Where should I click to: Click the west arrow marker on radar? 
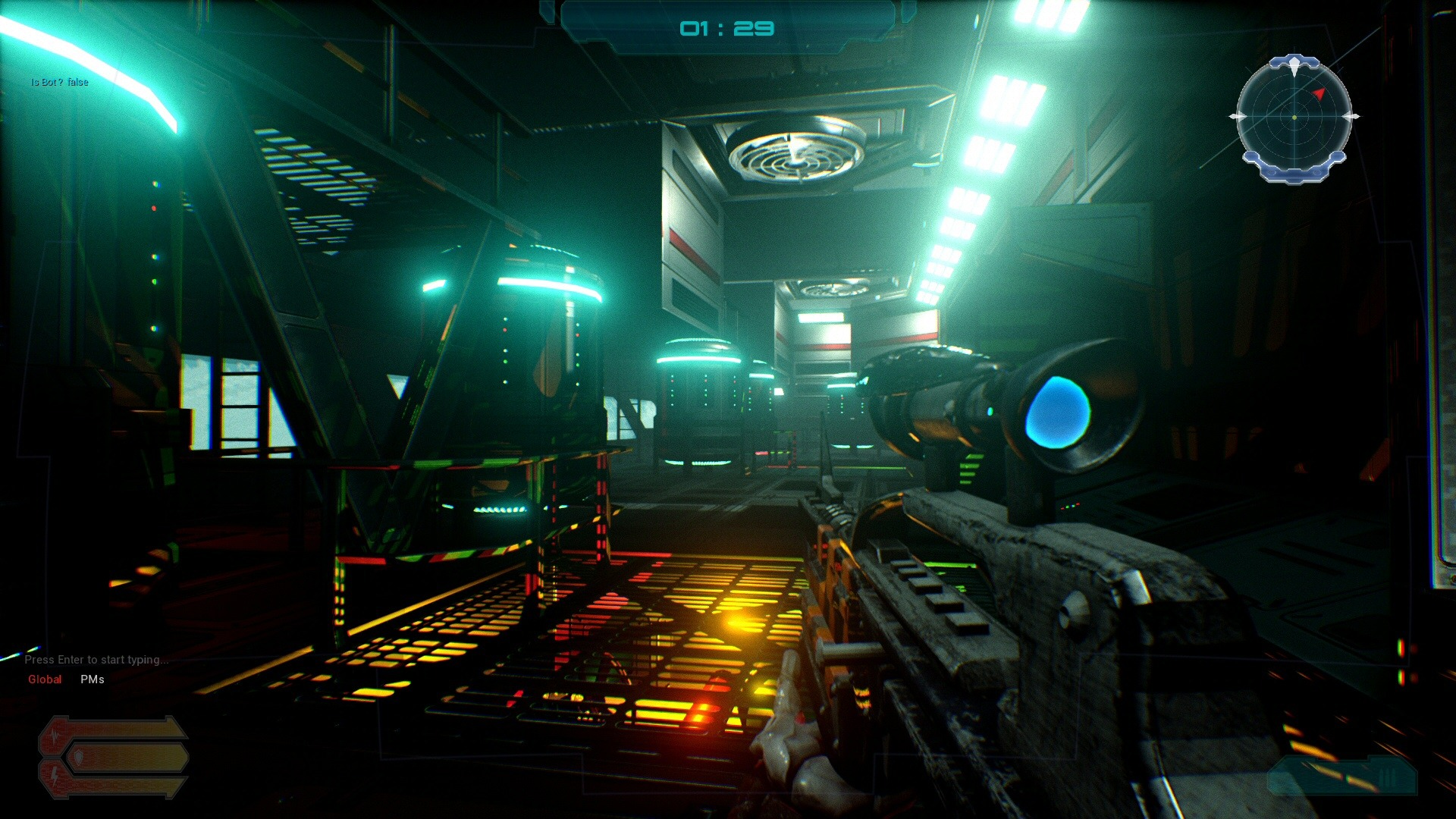click(1239, 117)
